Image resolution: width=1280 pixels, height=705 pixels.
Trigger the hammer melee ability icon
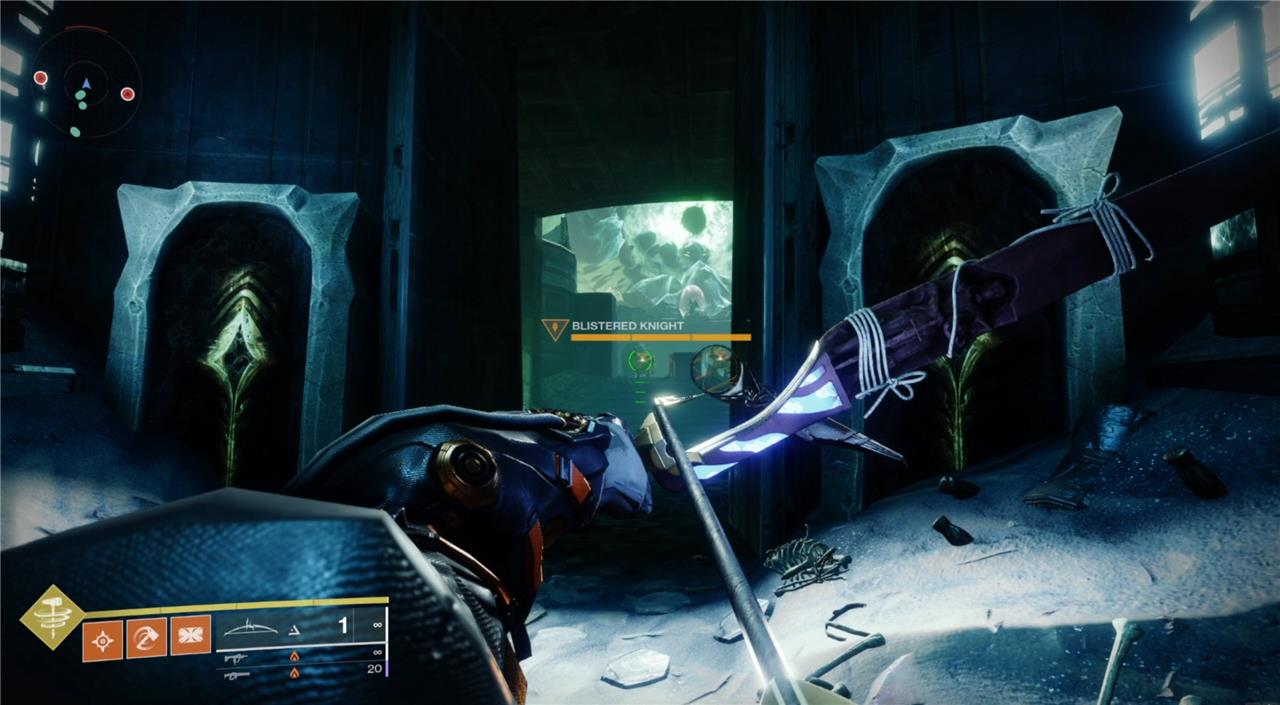click(146, 638)
